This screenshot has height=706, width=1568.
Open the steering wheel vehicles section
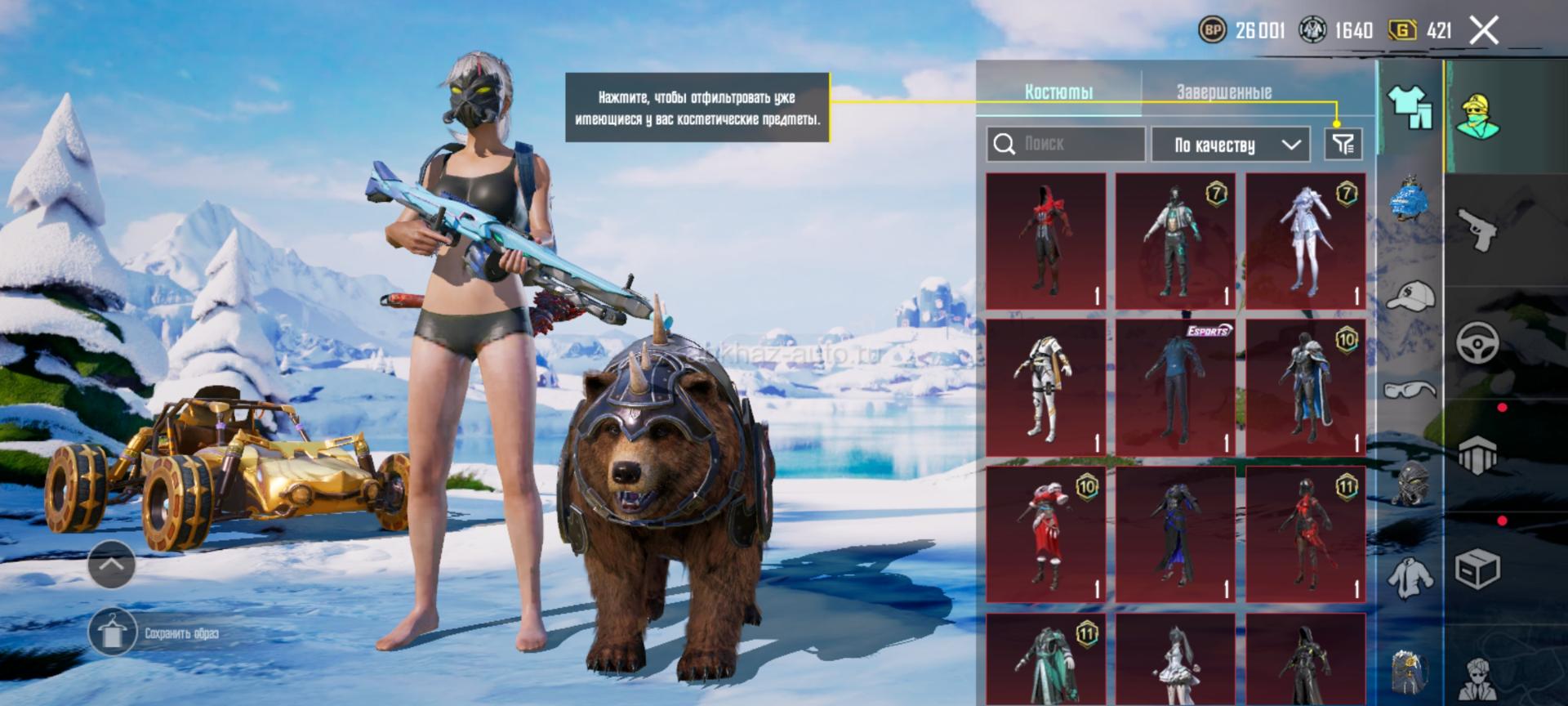point(1477,342)
